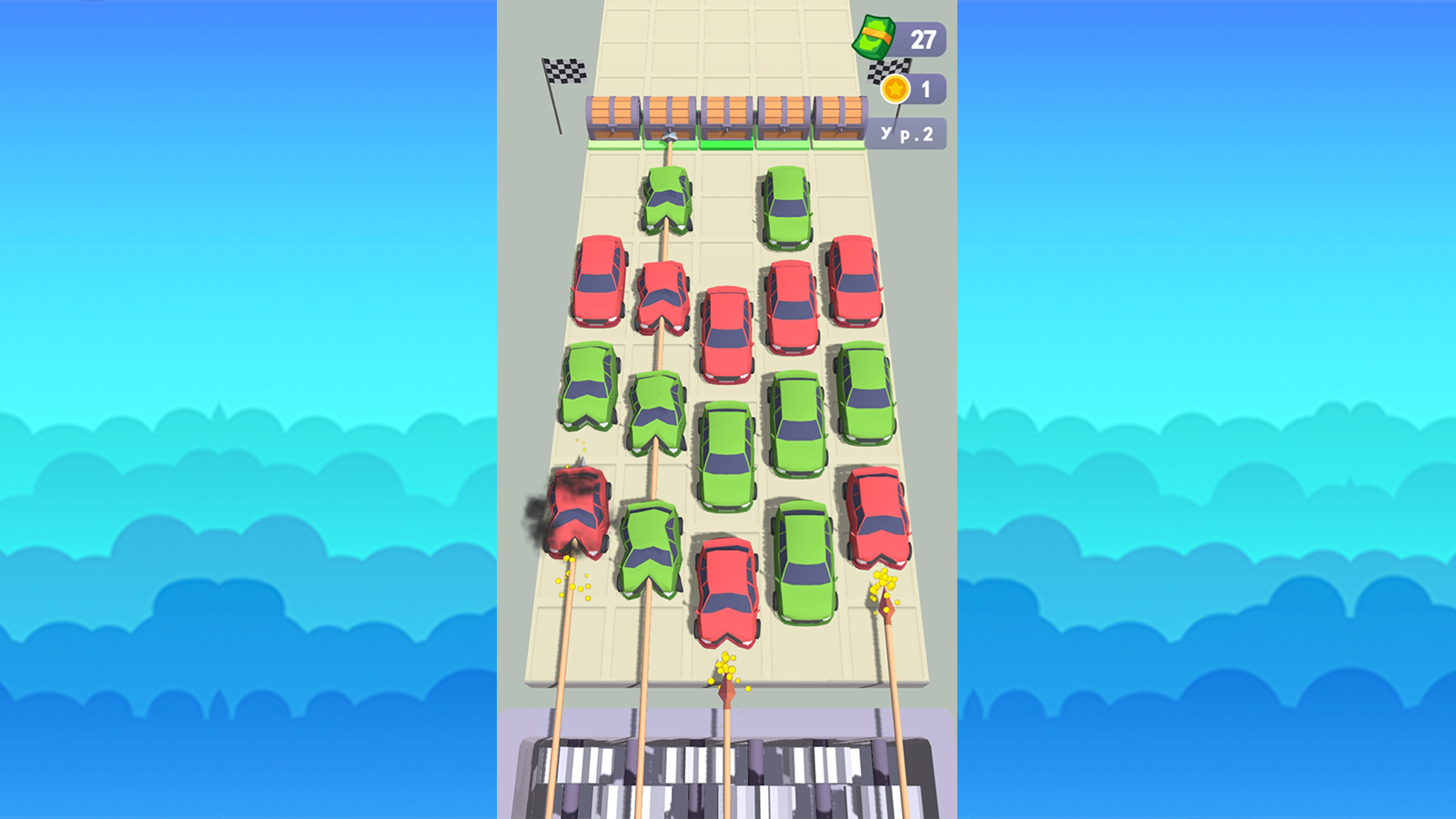
Task: Click the money counter showing 27
Action: [922, 38]
